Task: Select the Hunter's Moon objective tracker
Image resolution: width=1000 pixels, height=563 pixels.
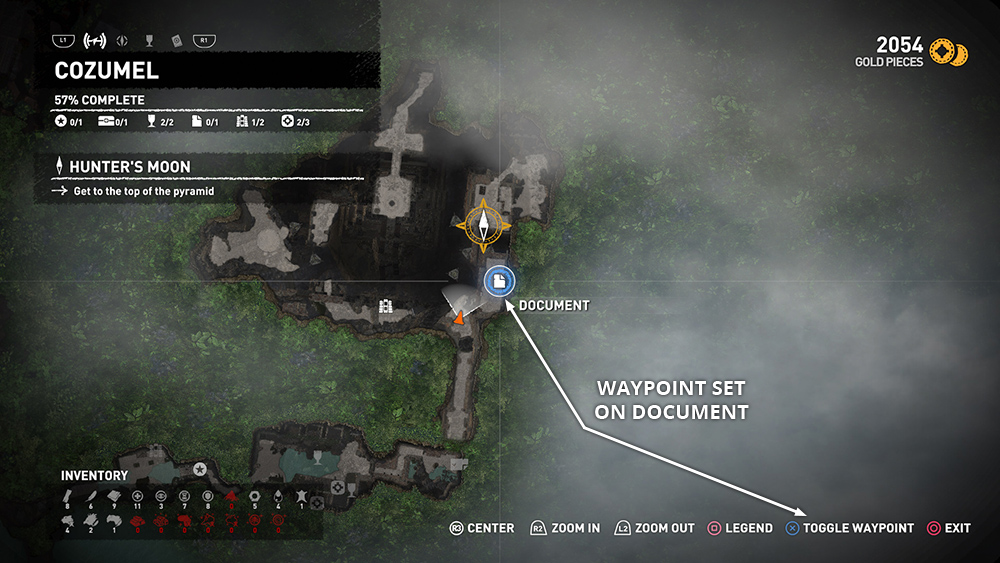Action: [130, 167]
